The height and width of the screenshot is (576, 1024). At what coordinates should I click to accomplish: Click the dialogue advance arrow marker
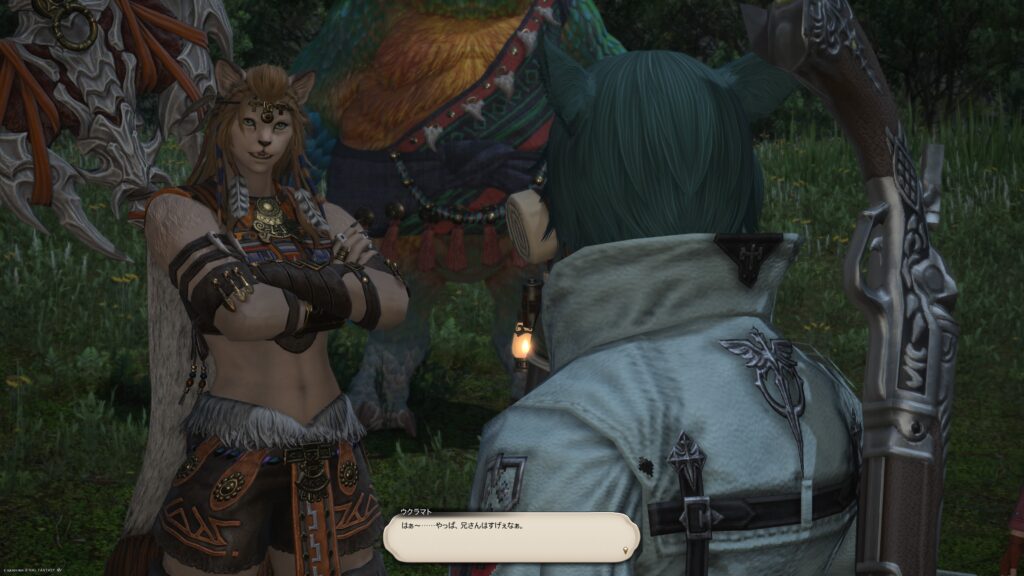627,550
